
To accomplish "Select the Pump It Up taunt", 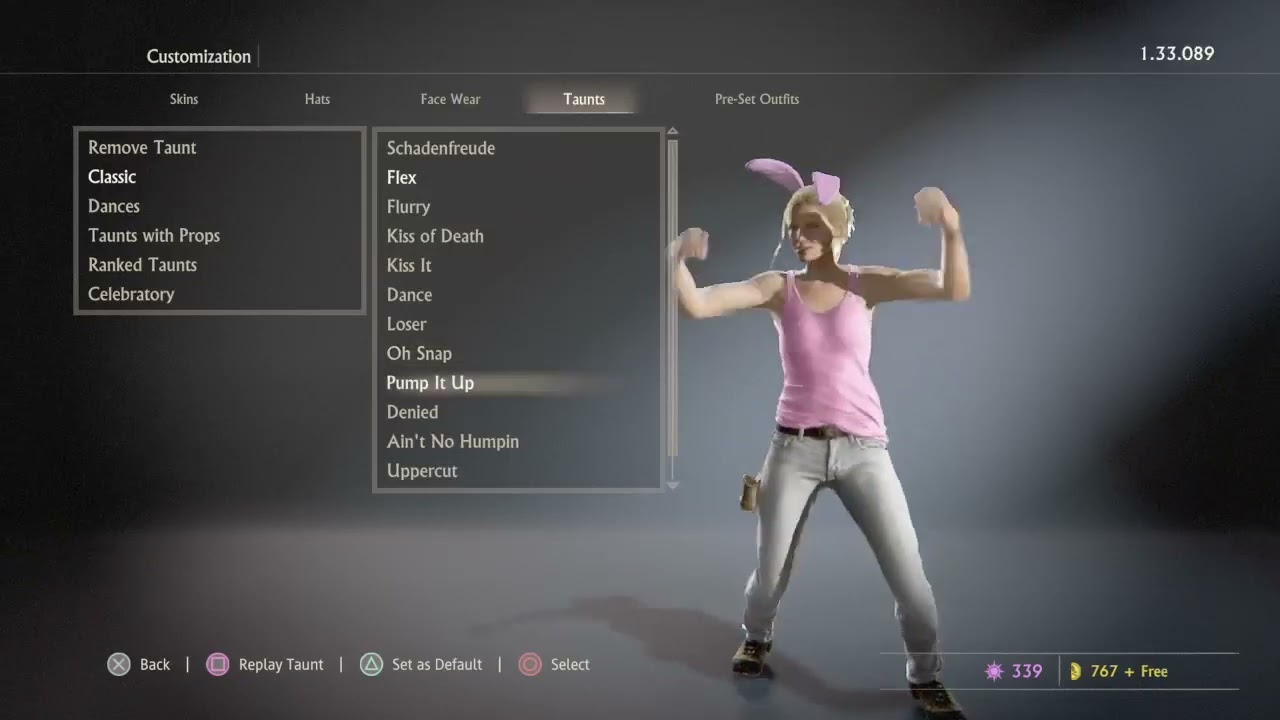I will pos(430,383).
